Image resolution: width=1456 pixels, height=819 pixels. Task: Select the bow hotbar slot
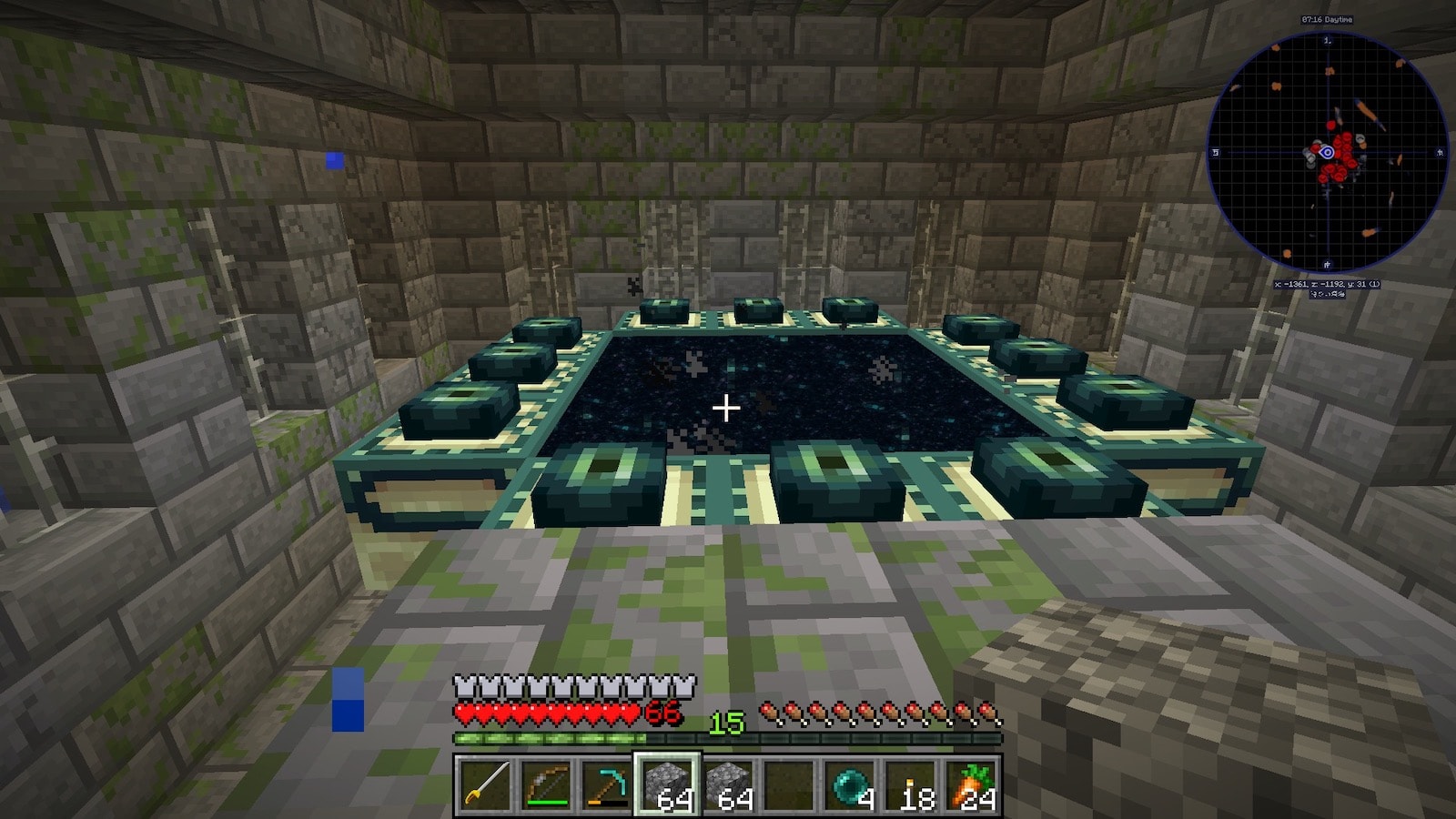coord(545,784)
